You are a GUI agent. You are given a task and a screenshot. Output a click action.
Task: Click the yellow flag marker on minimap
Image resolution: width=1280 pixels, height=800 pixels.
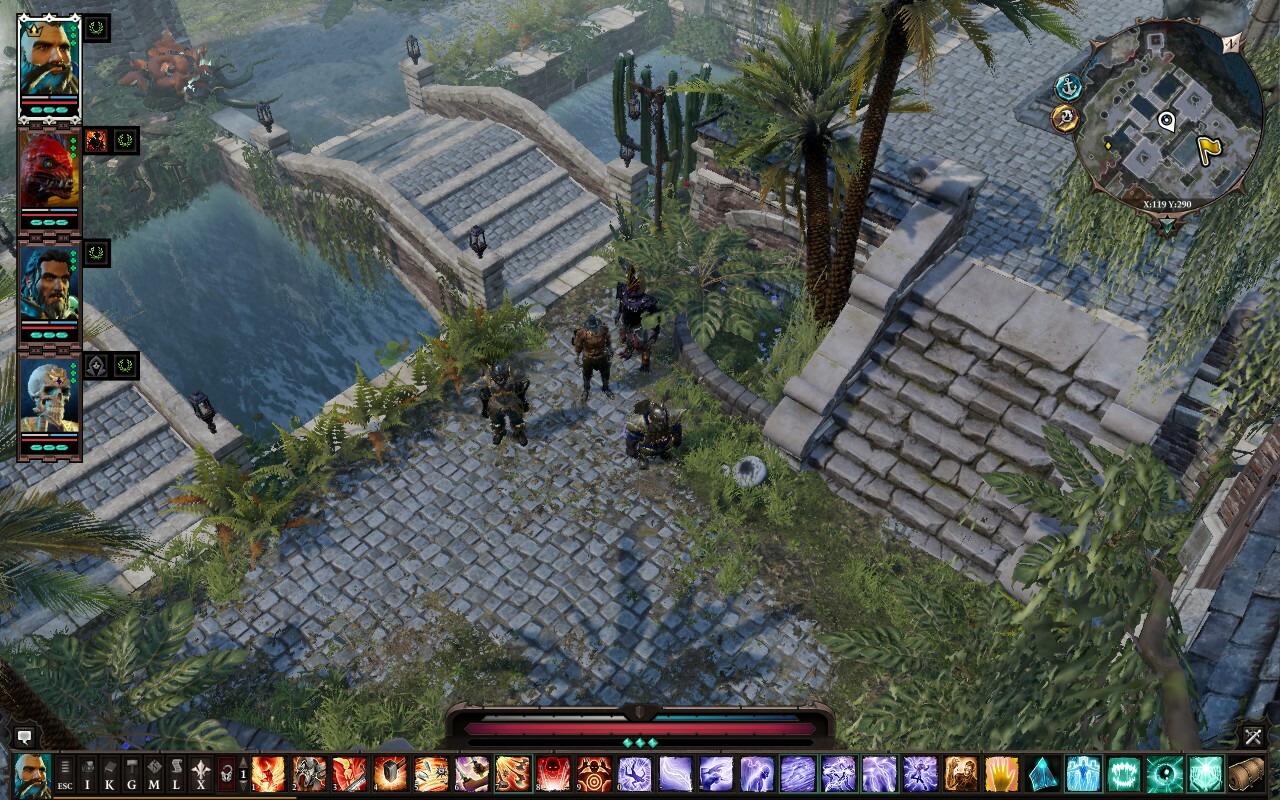pyautogui.click(x=1209, y=149)
